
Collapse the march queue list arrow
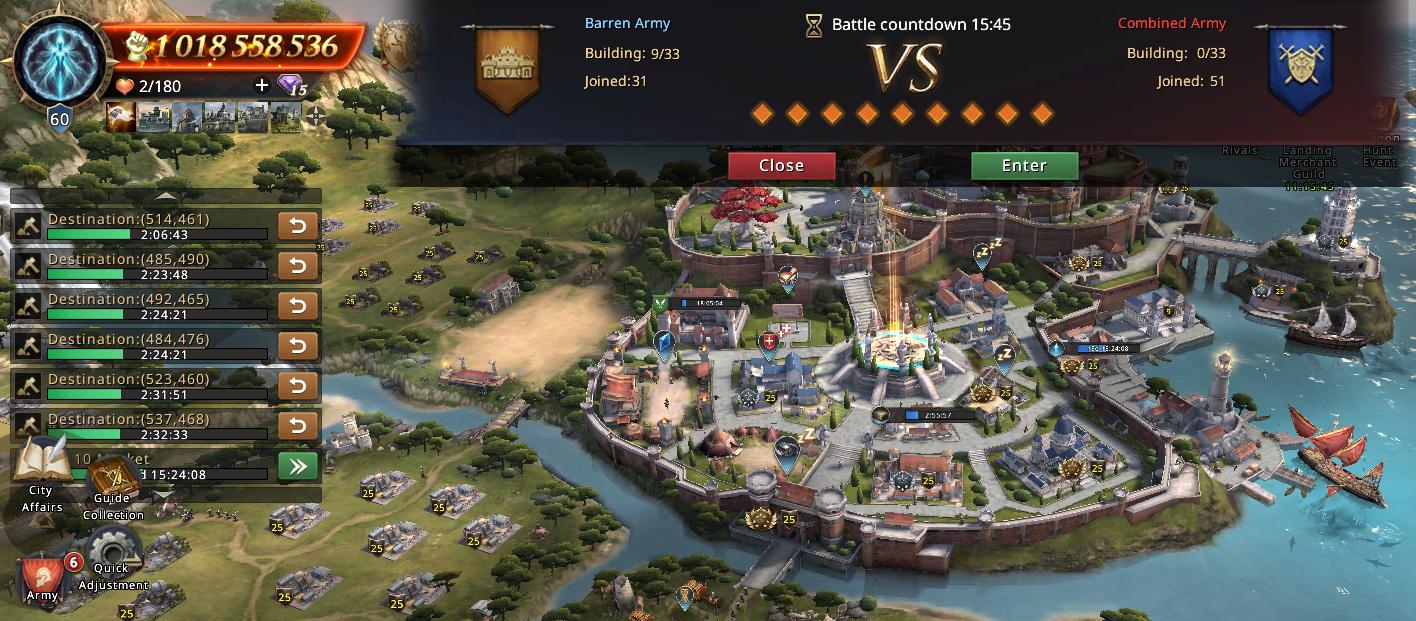click(x=166, y=196)
